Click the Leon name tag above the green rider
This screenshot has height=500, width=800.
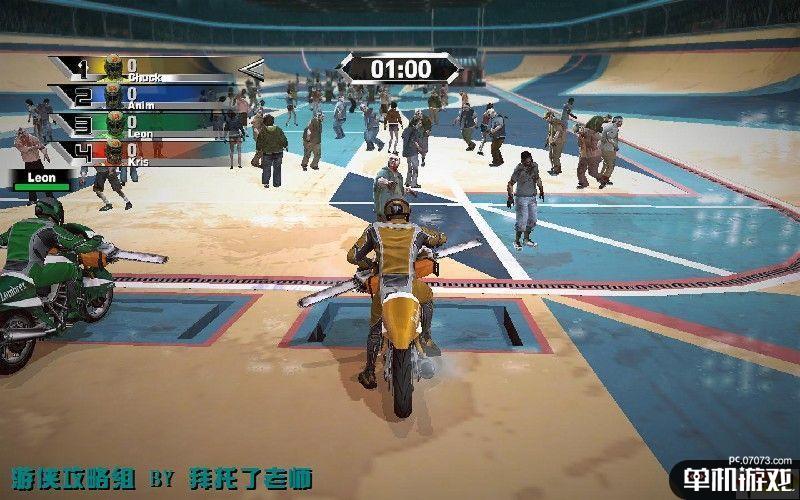[x=41, y=179]
